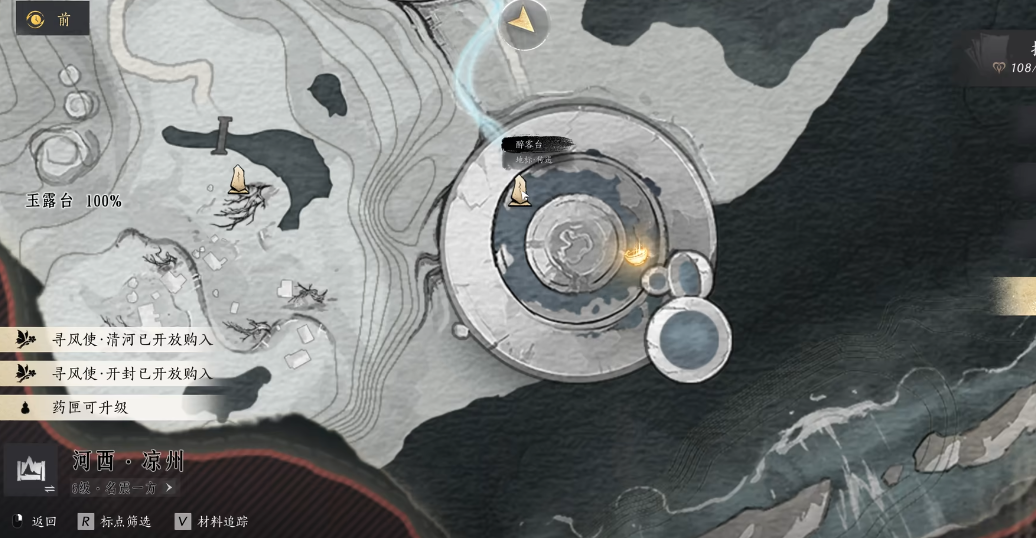This screenshot has height=538, width=1036.
Task: Expand the 6级·名震一方 exploration level
Action: [x=122, y=488]
